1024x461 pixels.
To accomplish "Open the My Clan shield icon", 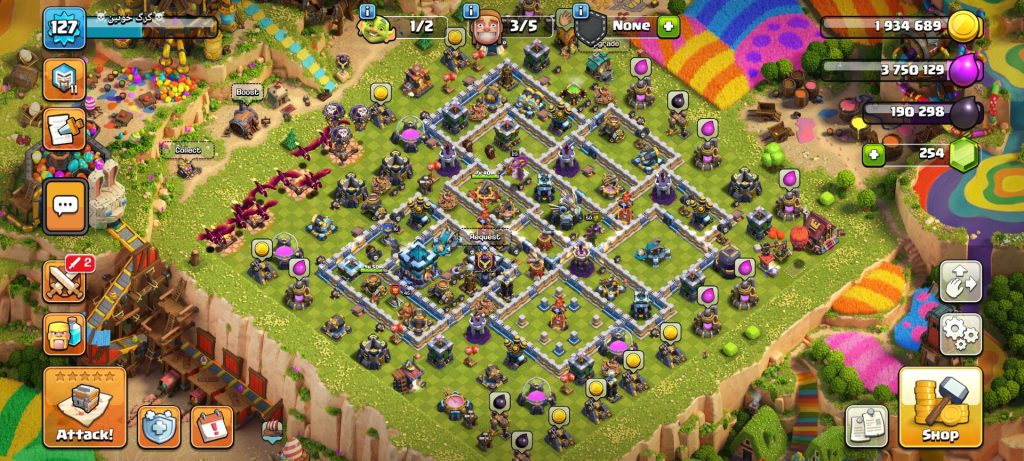I will click(63, 77).
